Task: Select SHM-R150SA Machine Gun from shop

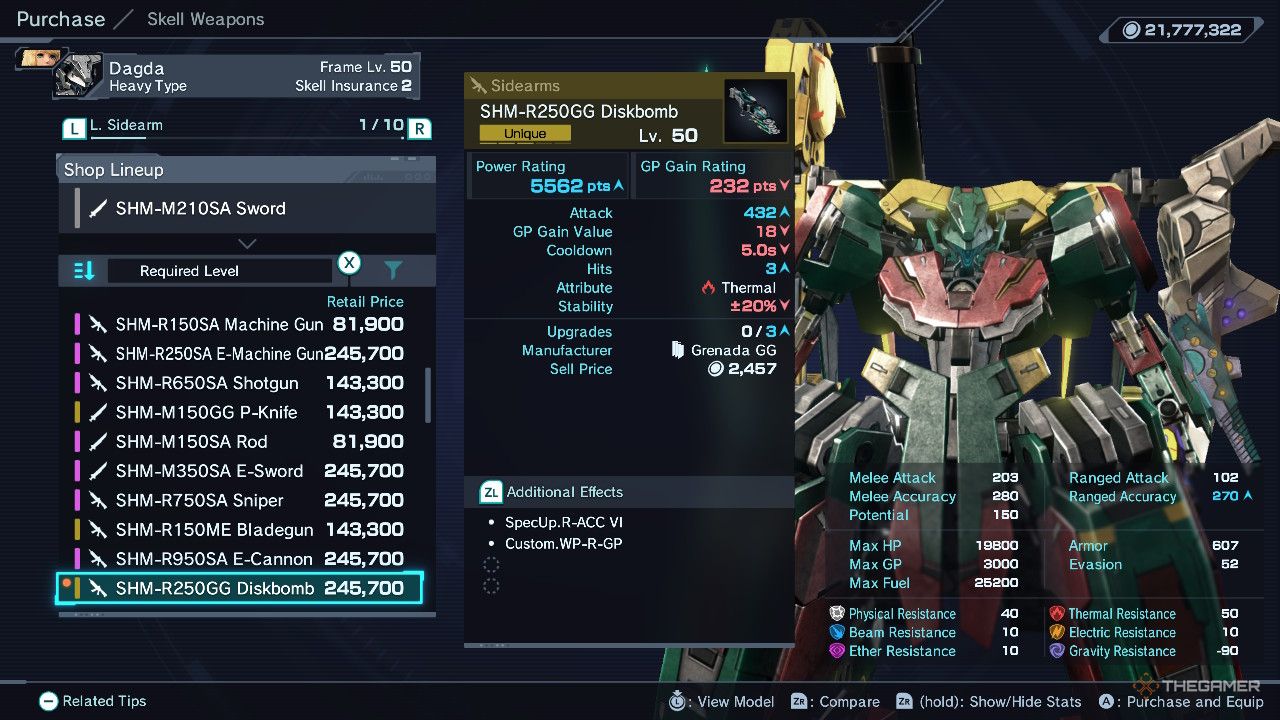Action: 240,324
